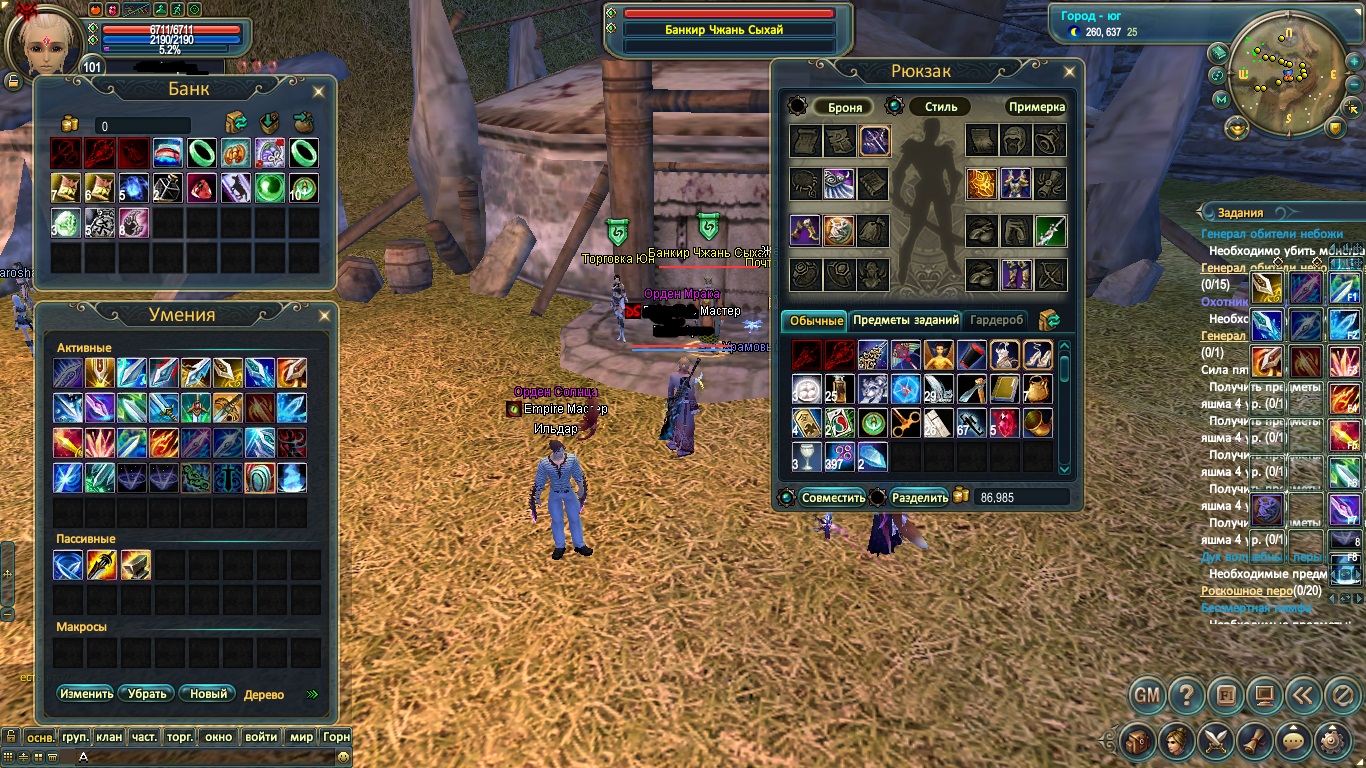
Task: Open the Дерево skill tree link
Action: point(264,694)
